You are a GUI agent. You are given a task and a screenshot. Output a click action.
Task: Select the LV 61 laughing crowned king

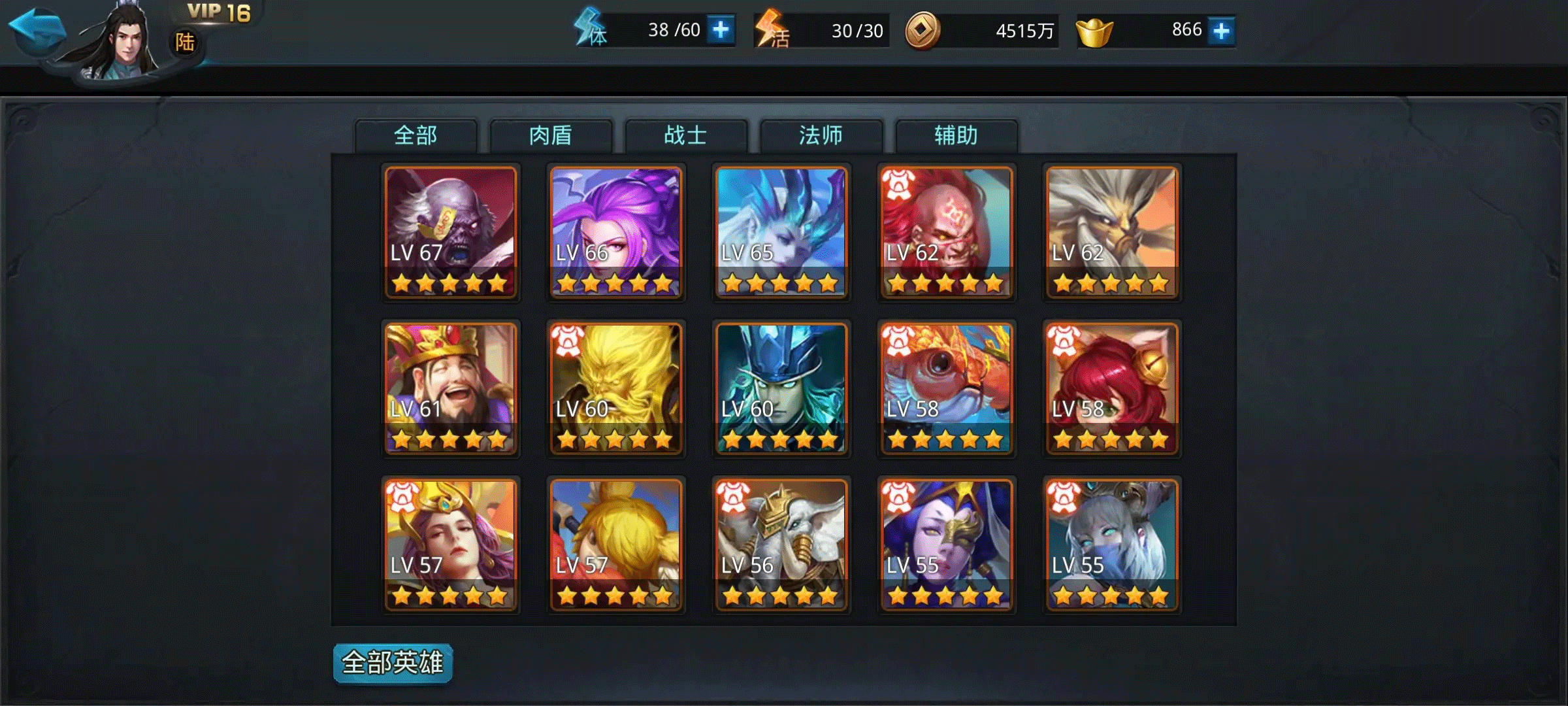(451, 388)
